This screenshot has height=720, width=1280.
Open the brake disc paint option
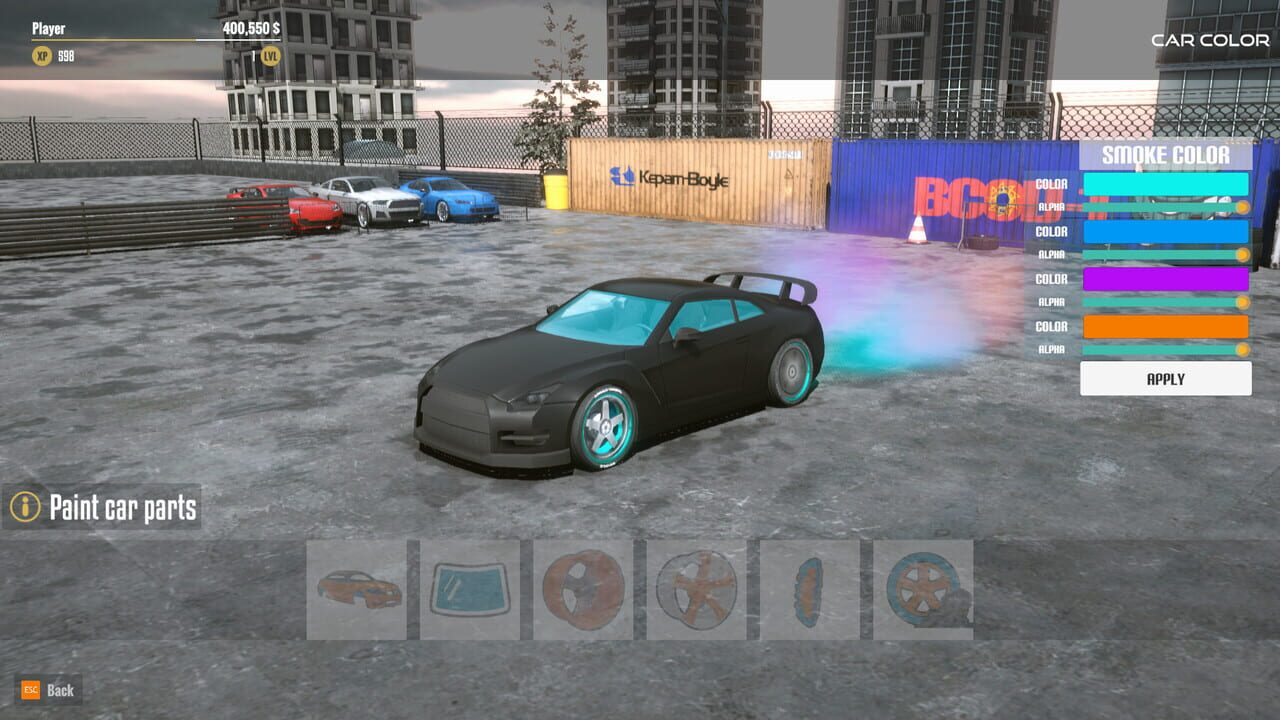585,590
